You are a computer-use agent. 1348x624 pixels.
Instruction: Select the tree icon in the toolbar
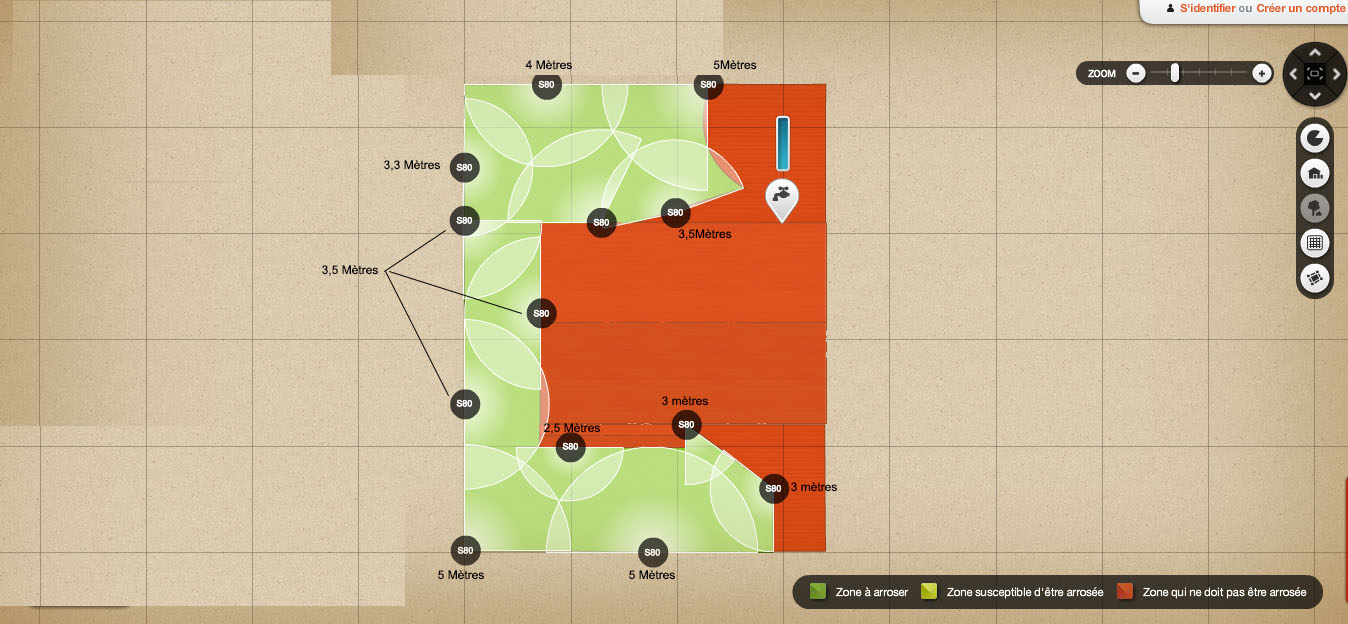(1315, 208)
